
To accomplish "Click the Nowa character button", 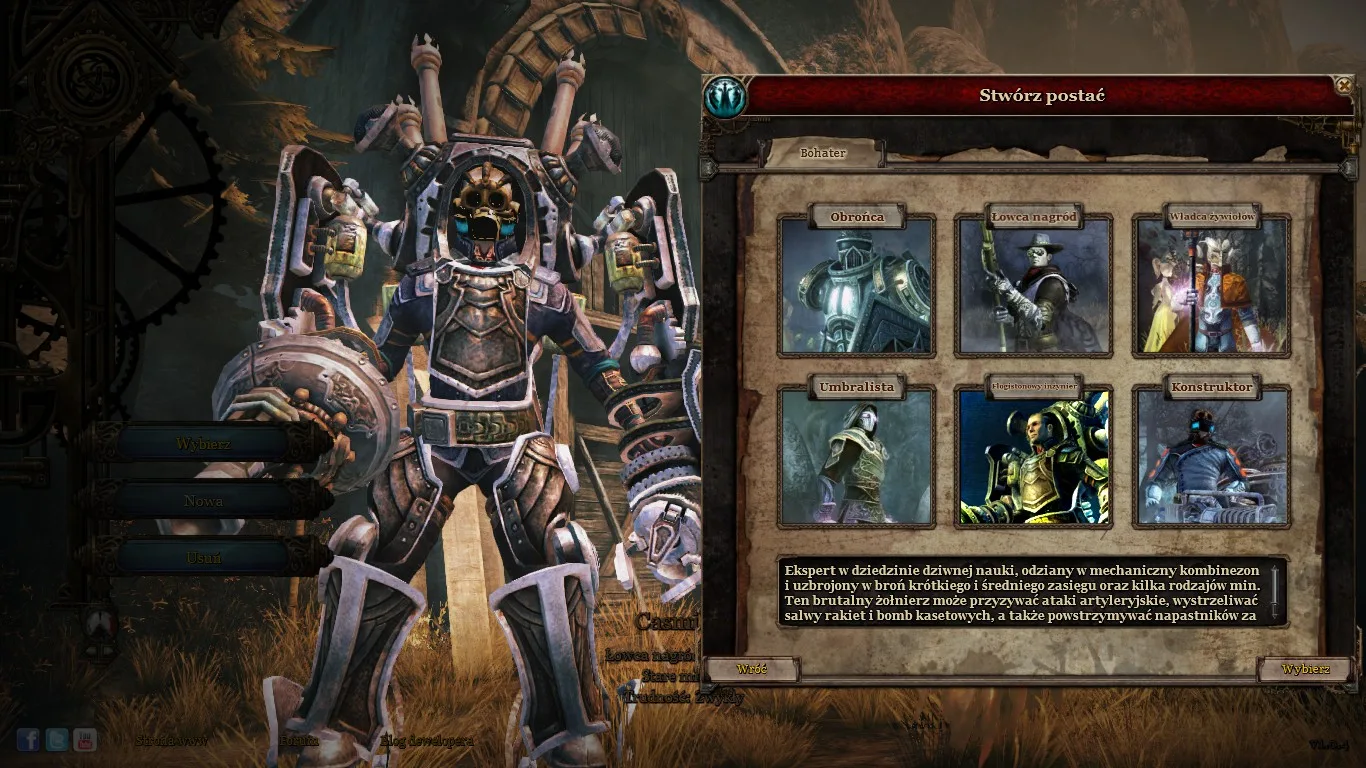I will 204,500.
